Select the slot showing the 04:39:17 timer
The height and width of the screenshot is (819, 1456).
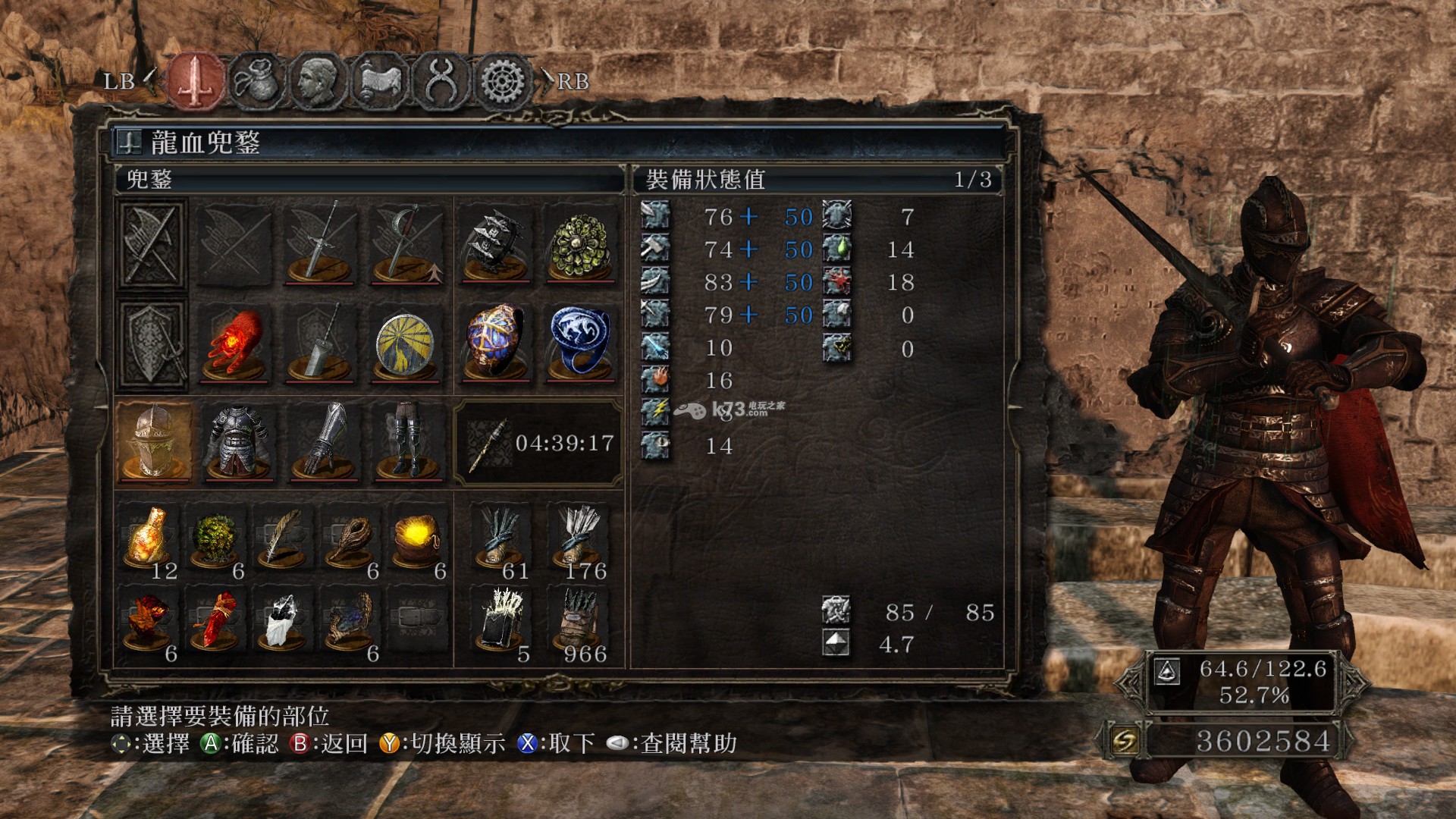click(538, 443)
